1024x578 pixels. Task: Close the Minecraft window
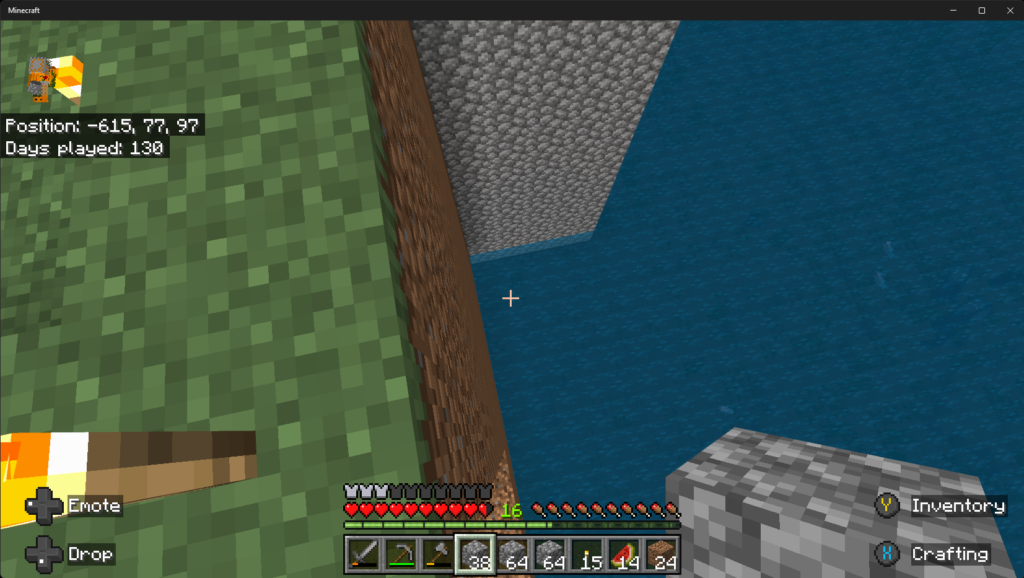[1007, 10]
